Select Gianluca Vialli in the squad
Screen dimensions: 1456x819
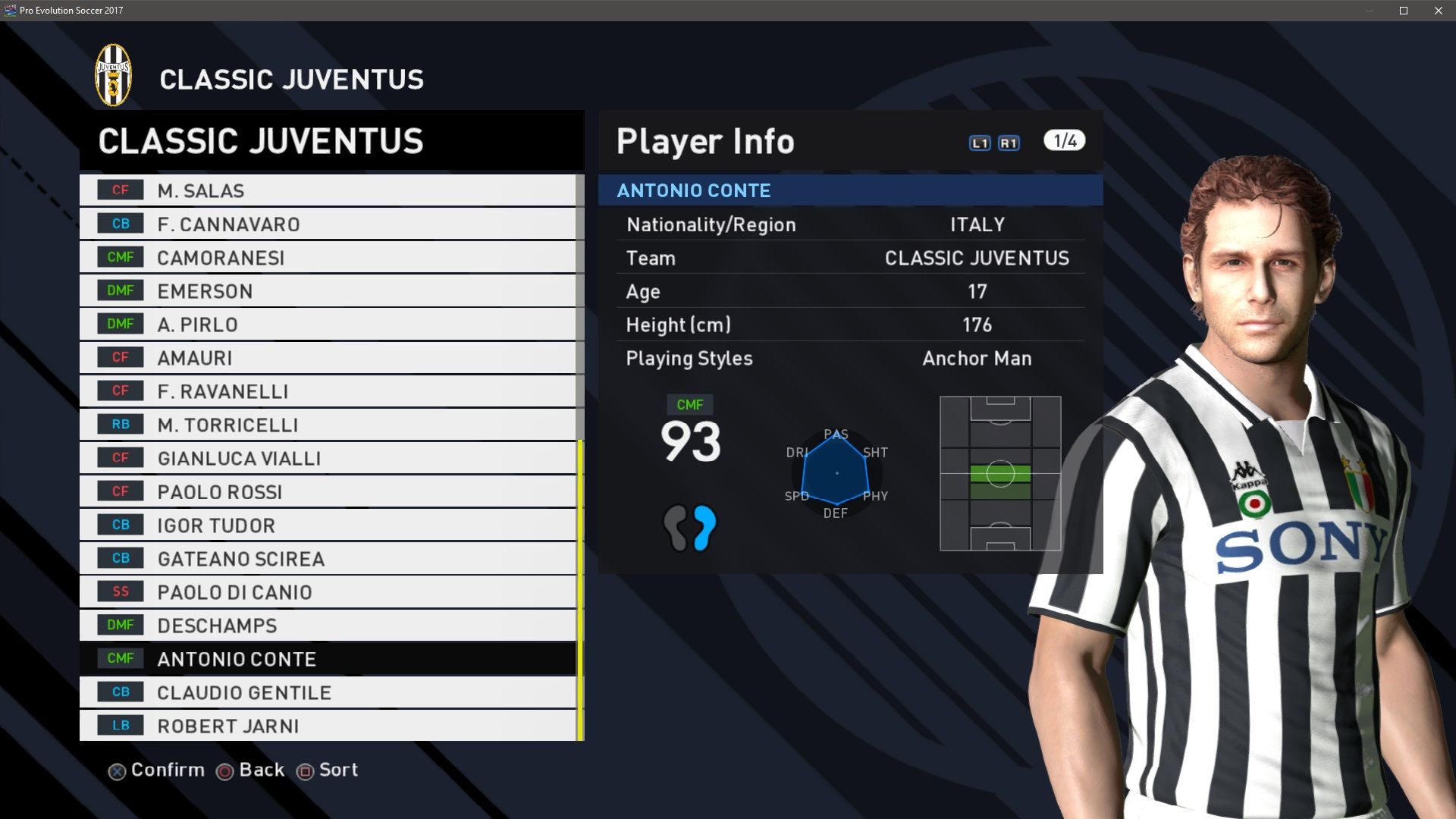click(328, 458)
